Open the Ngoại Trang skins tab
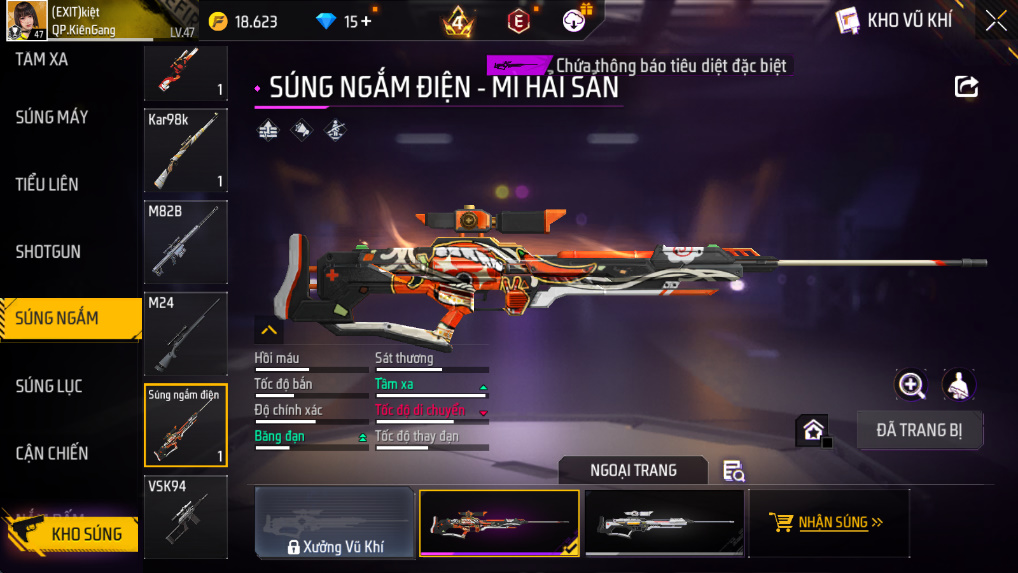The width and height of the screenshot is (1018, 573). tap(633, 470)
